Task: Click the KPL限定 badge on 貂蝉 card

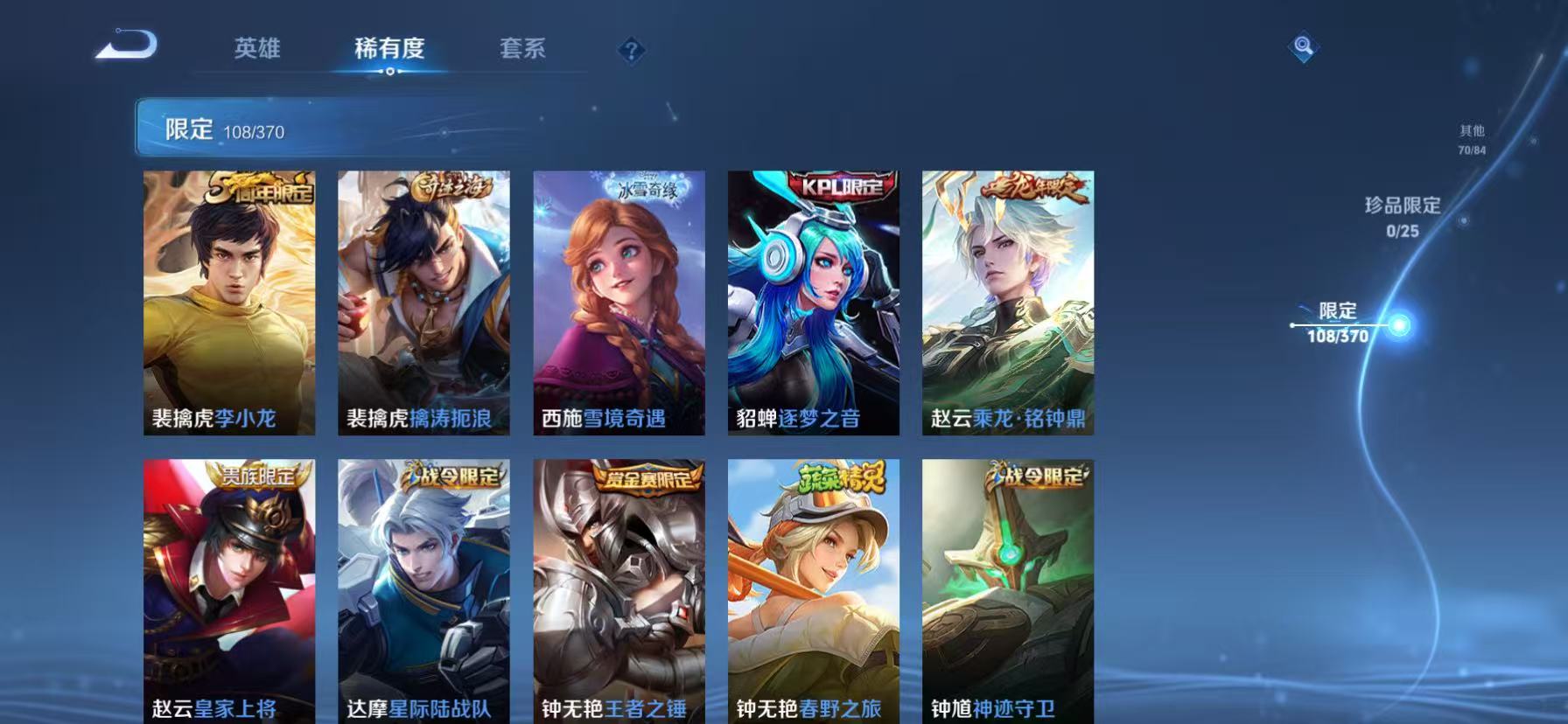Action: (837, 184)
